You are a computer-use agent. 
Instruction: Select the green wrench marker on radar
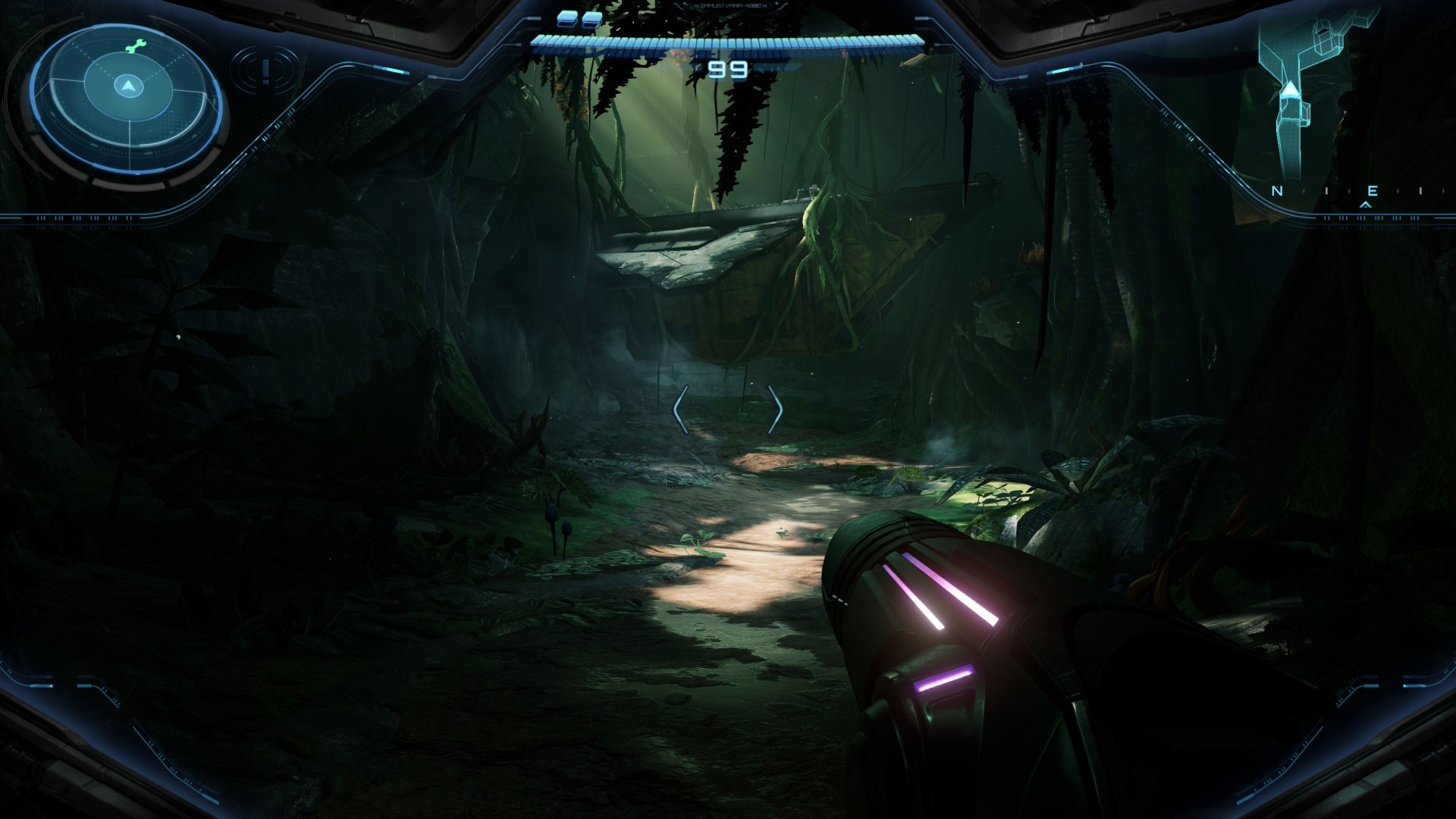[x=133, y=47]
